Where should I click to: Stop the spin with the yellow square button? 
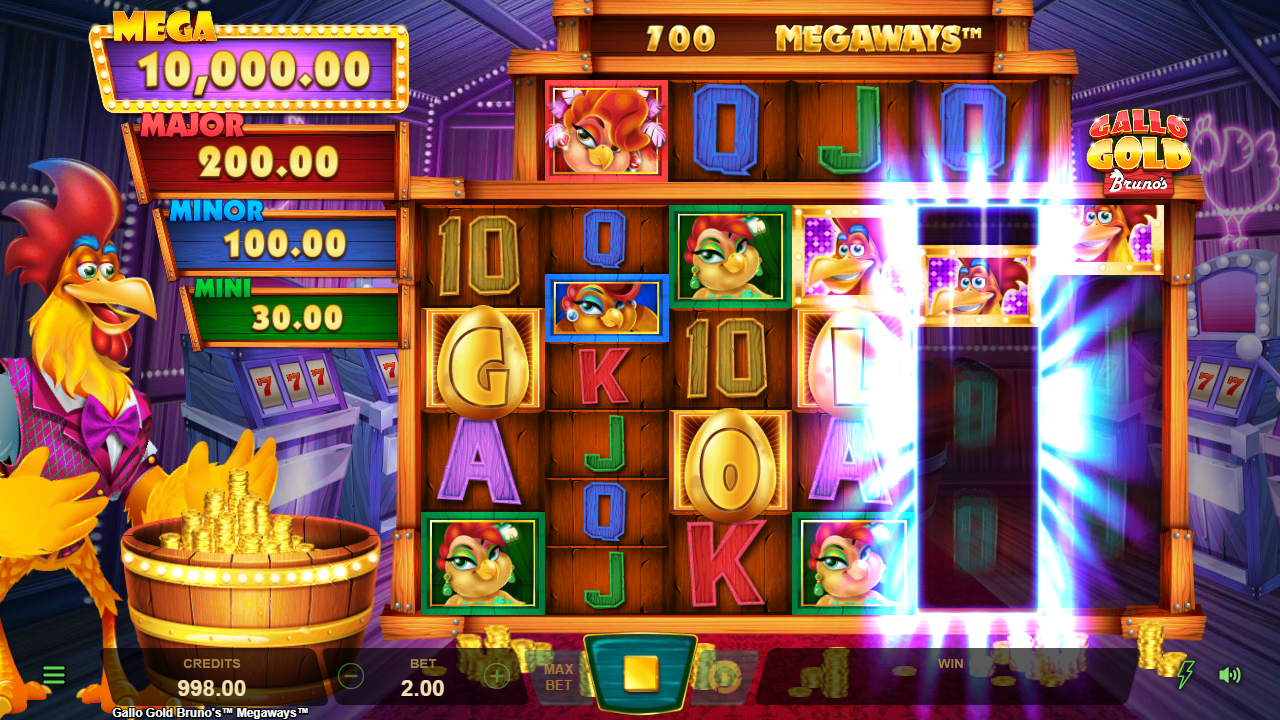pyautogui.click(x=640, y=674)
